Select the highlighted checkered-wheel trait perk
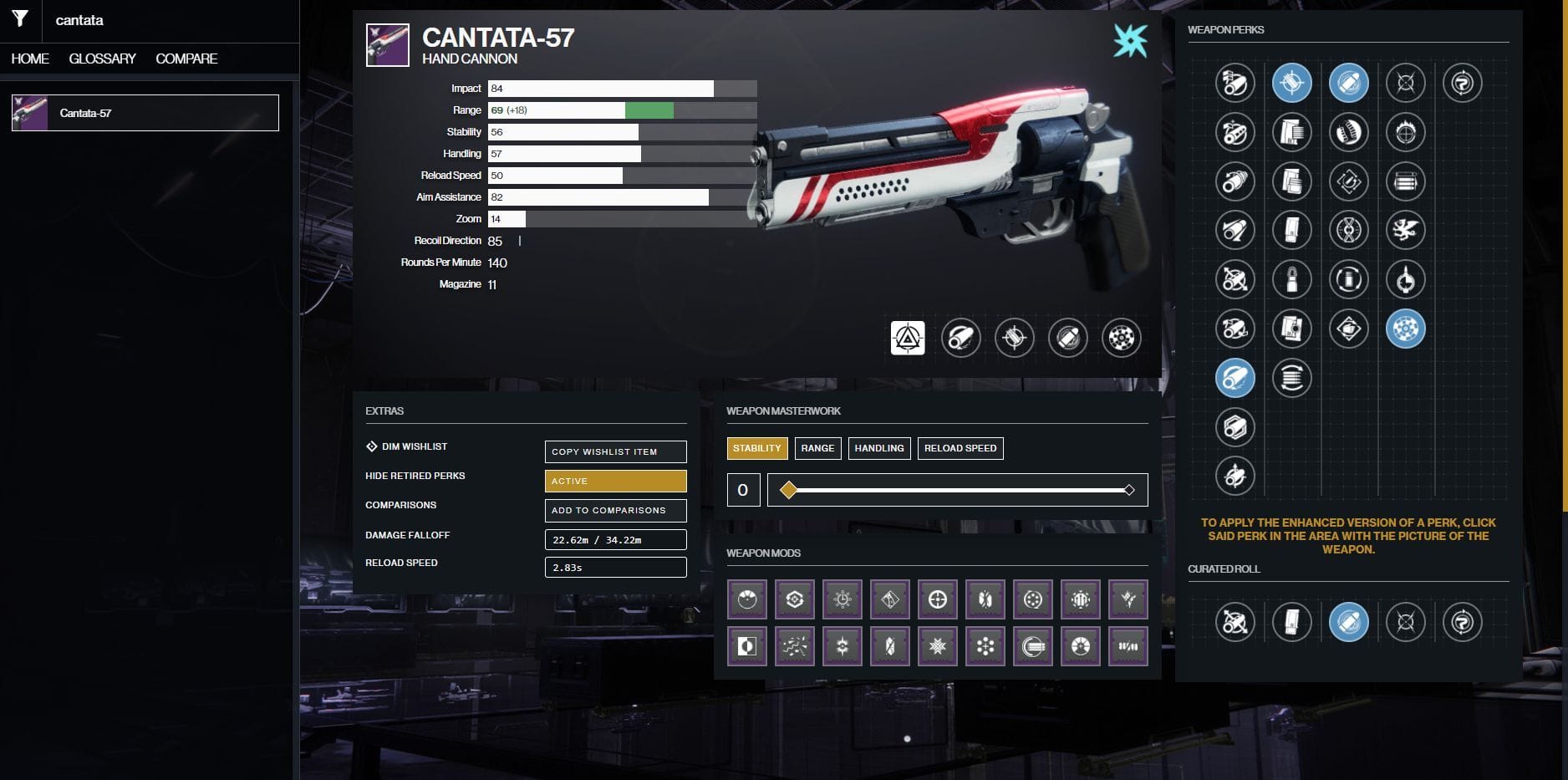The height and width of the screenshot is (780, 1568). 1405,329
